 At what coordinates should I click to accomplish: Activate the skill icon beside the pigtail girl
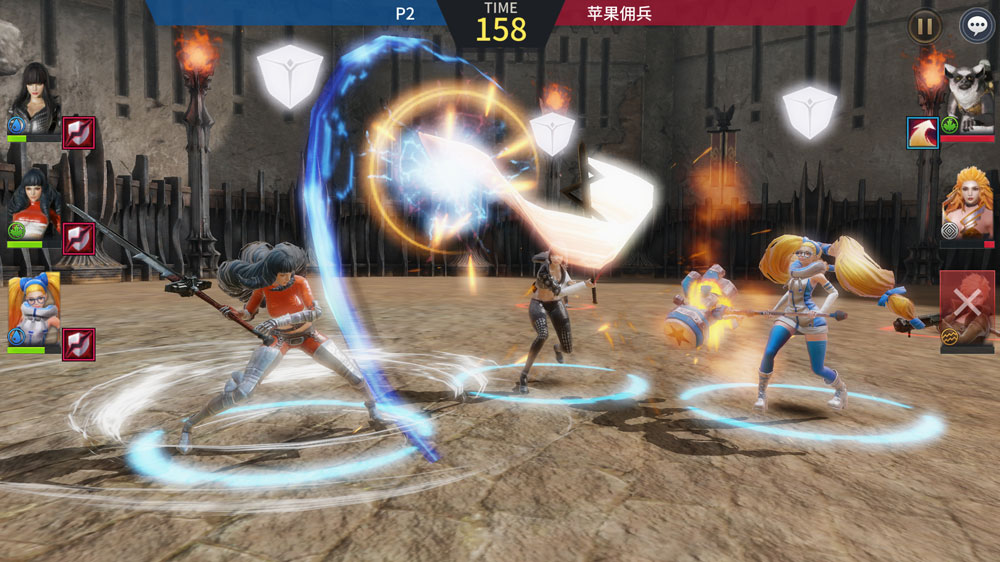coord(79,343)
